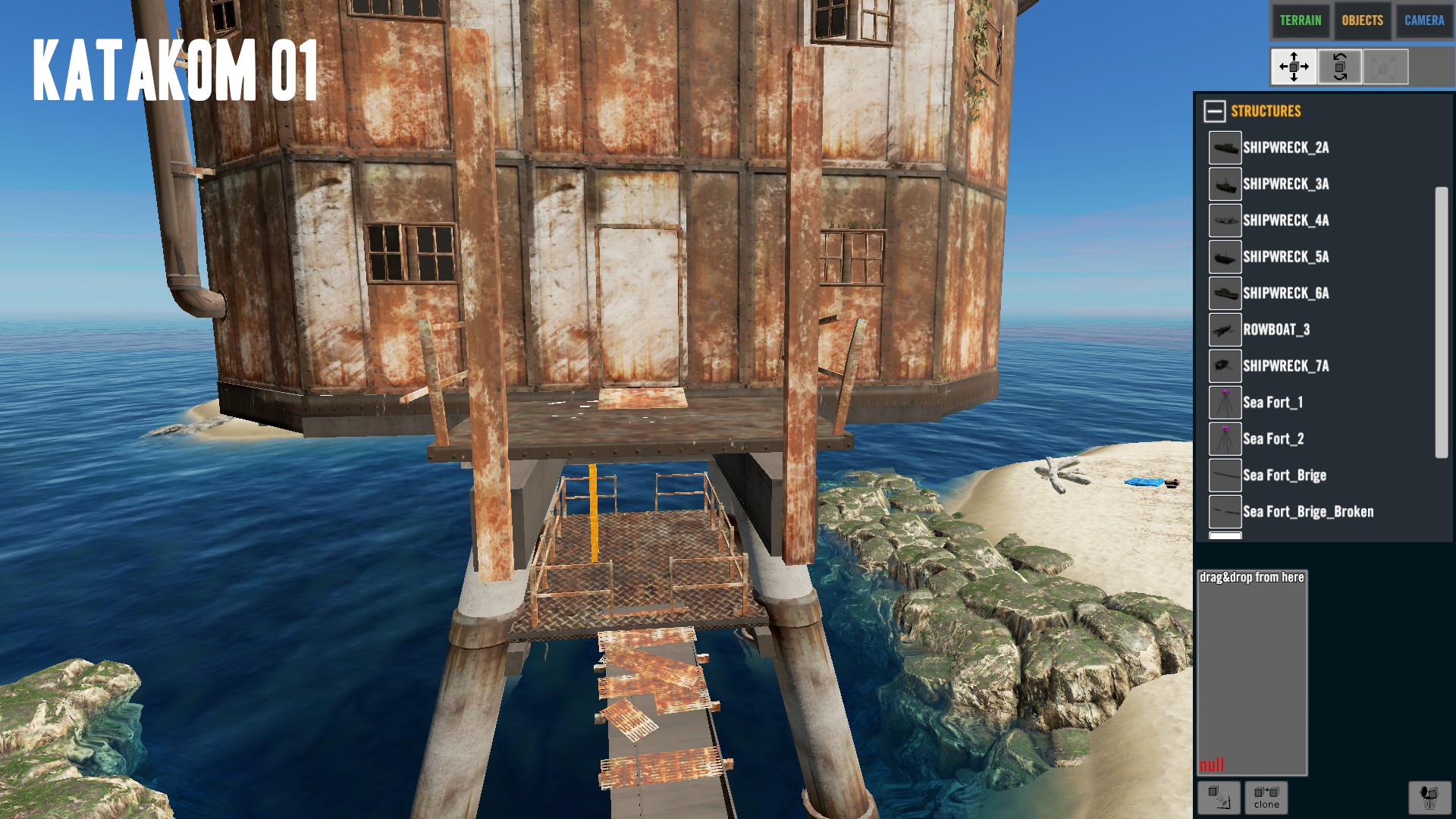The height and width of the screenshot is (819, 1456).
Task: Pick the SHIPWRECK_3A structure
Action: (1285, 184)
